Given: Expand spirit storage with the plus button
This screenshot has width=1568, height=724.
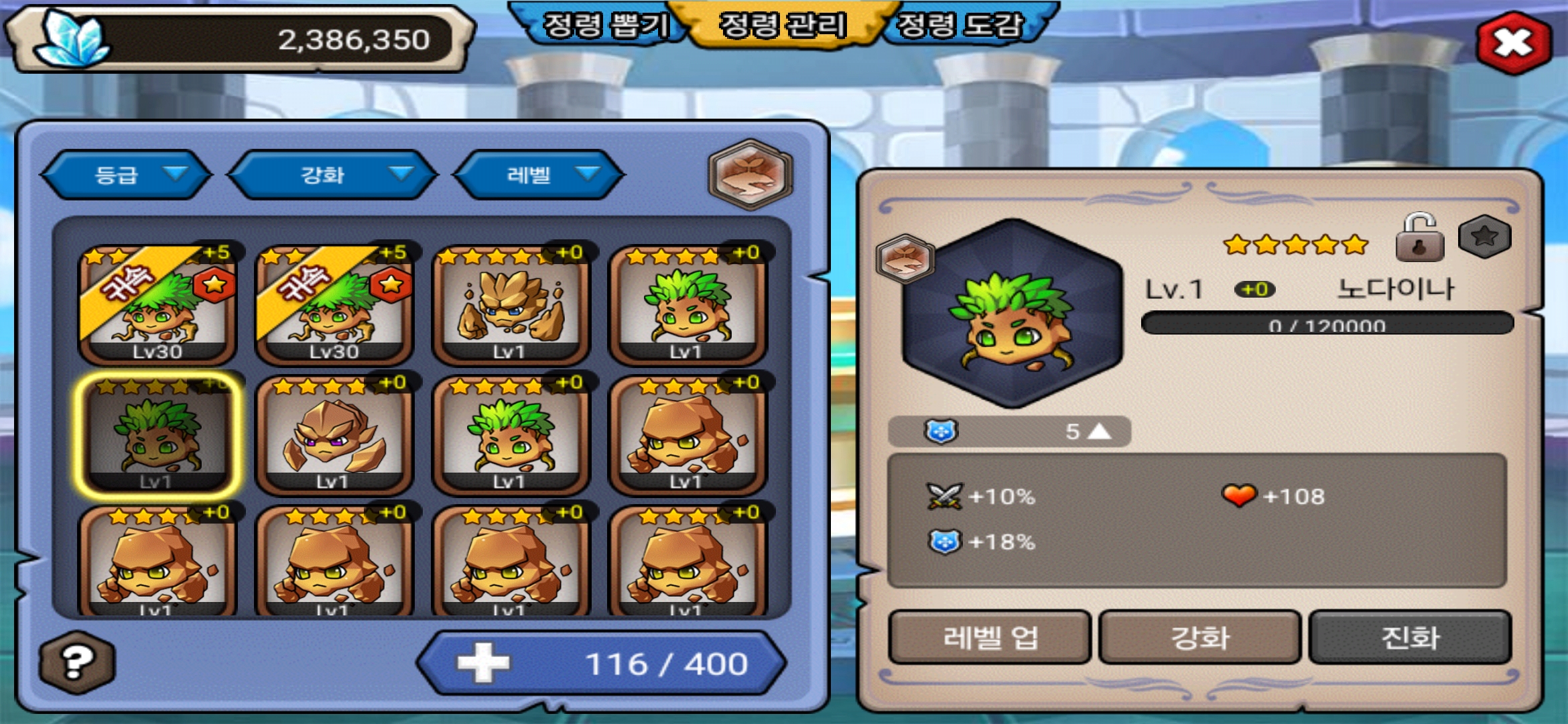Looking at the screenshot, I should click(x=482, y=663).
